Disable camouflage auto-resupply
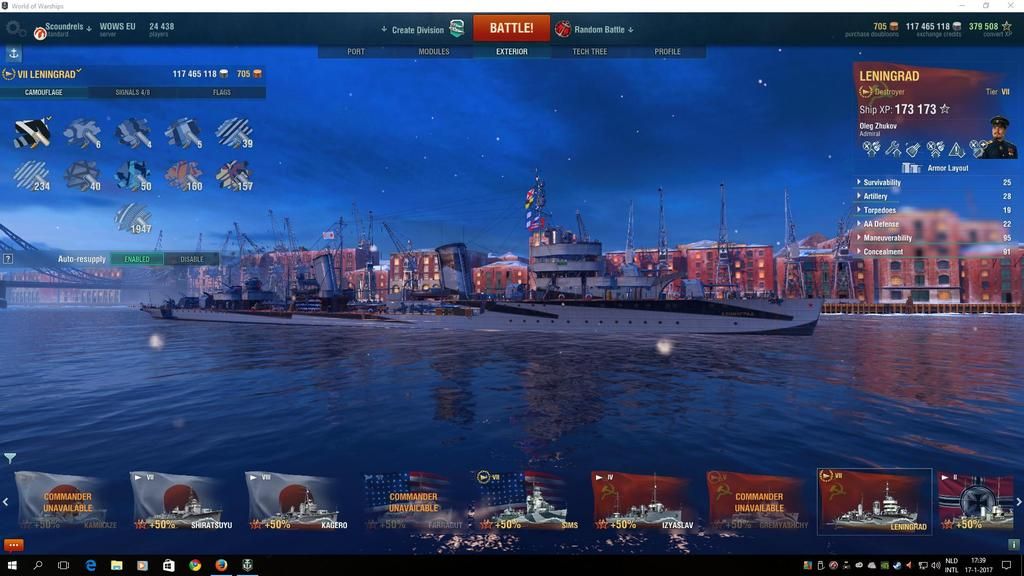This screenshot has height=576, width=1024. pos(191,259)
